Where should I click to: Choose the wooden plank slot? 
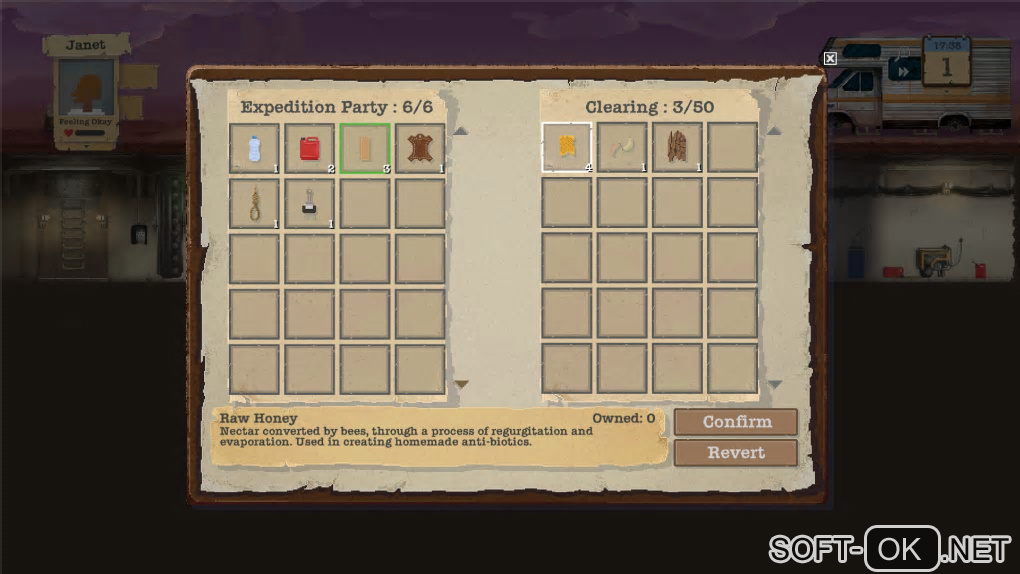coord(365,148)
